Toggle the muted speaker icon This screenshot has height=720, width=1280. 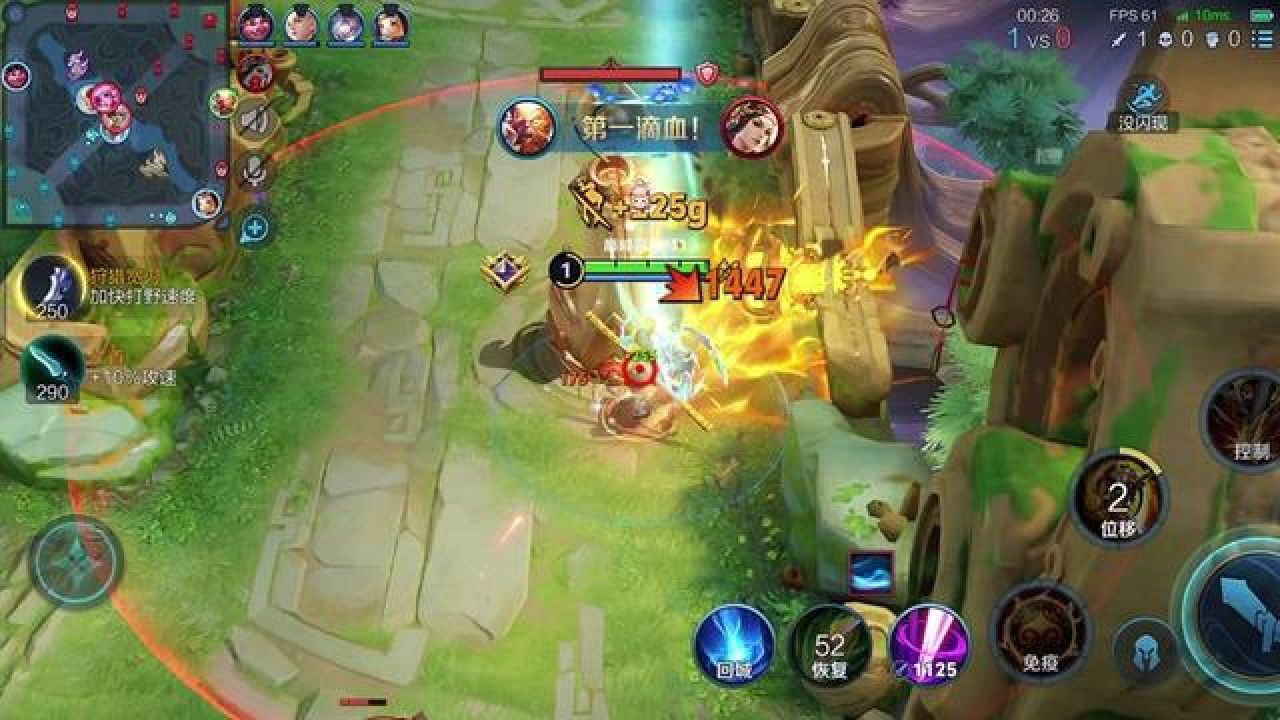[256, 120]
